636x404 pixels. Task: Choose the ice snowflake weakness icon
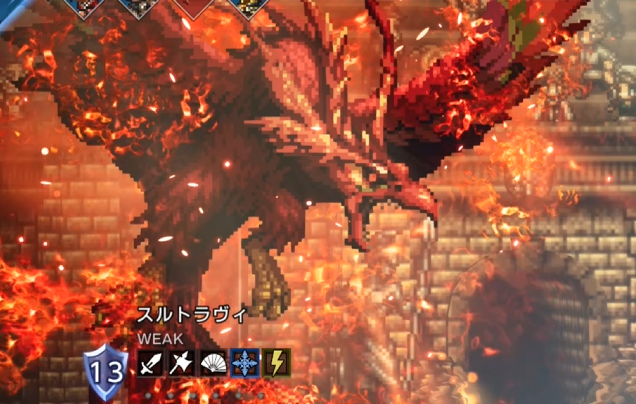click(x=245, y=362)
